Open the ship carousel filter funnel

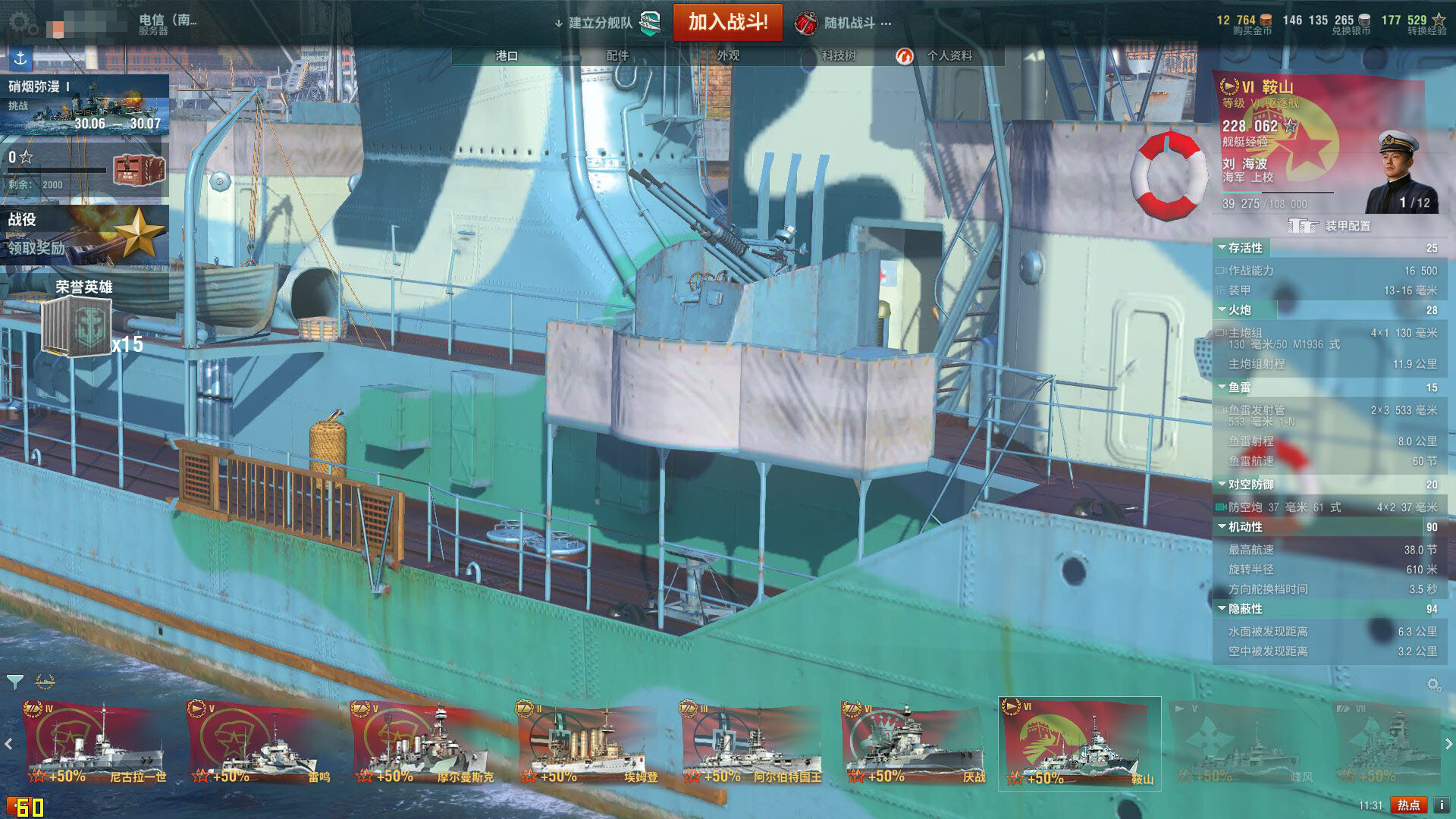(14, 682)
